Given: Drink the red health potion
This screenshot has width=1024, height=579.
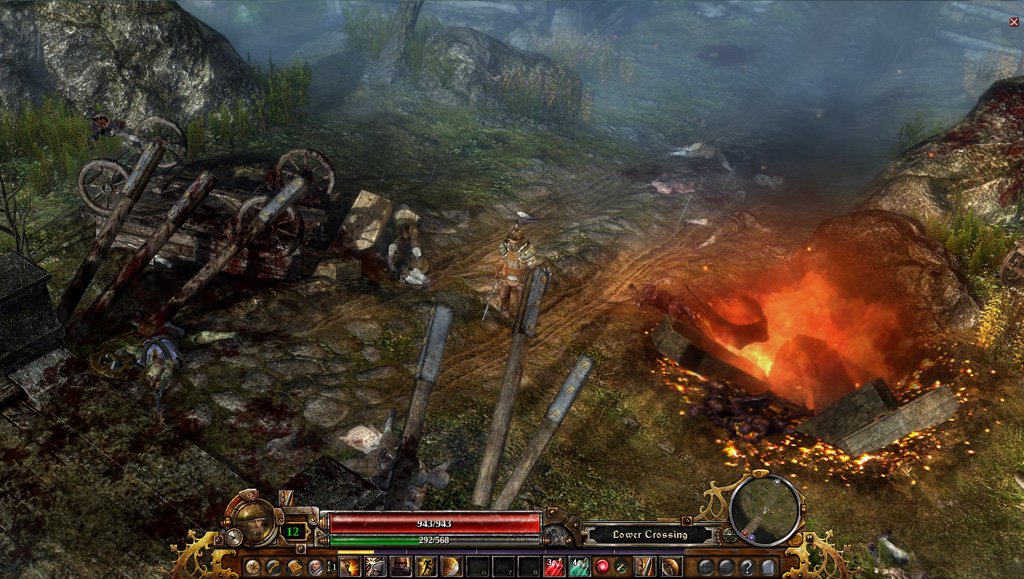Looking at the screenshot, I should coord(555,567).
